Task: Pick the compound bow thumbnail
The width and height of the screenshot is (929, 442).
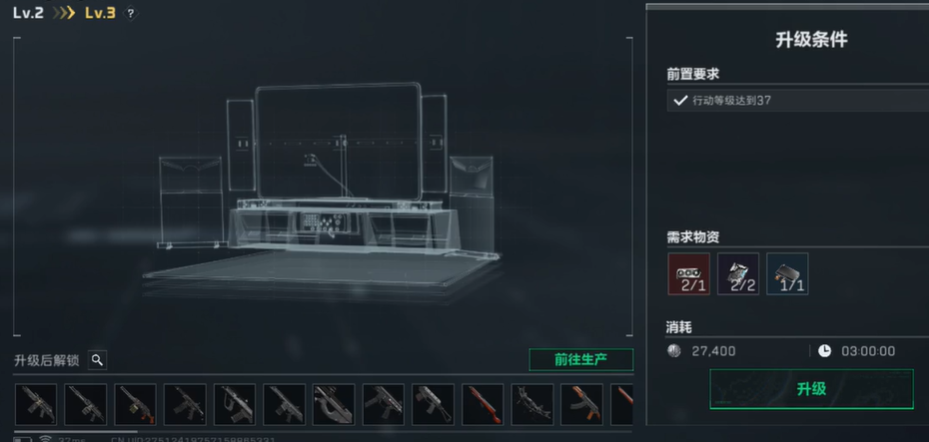Action: click(x=533, y=404)
